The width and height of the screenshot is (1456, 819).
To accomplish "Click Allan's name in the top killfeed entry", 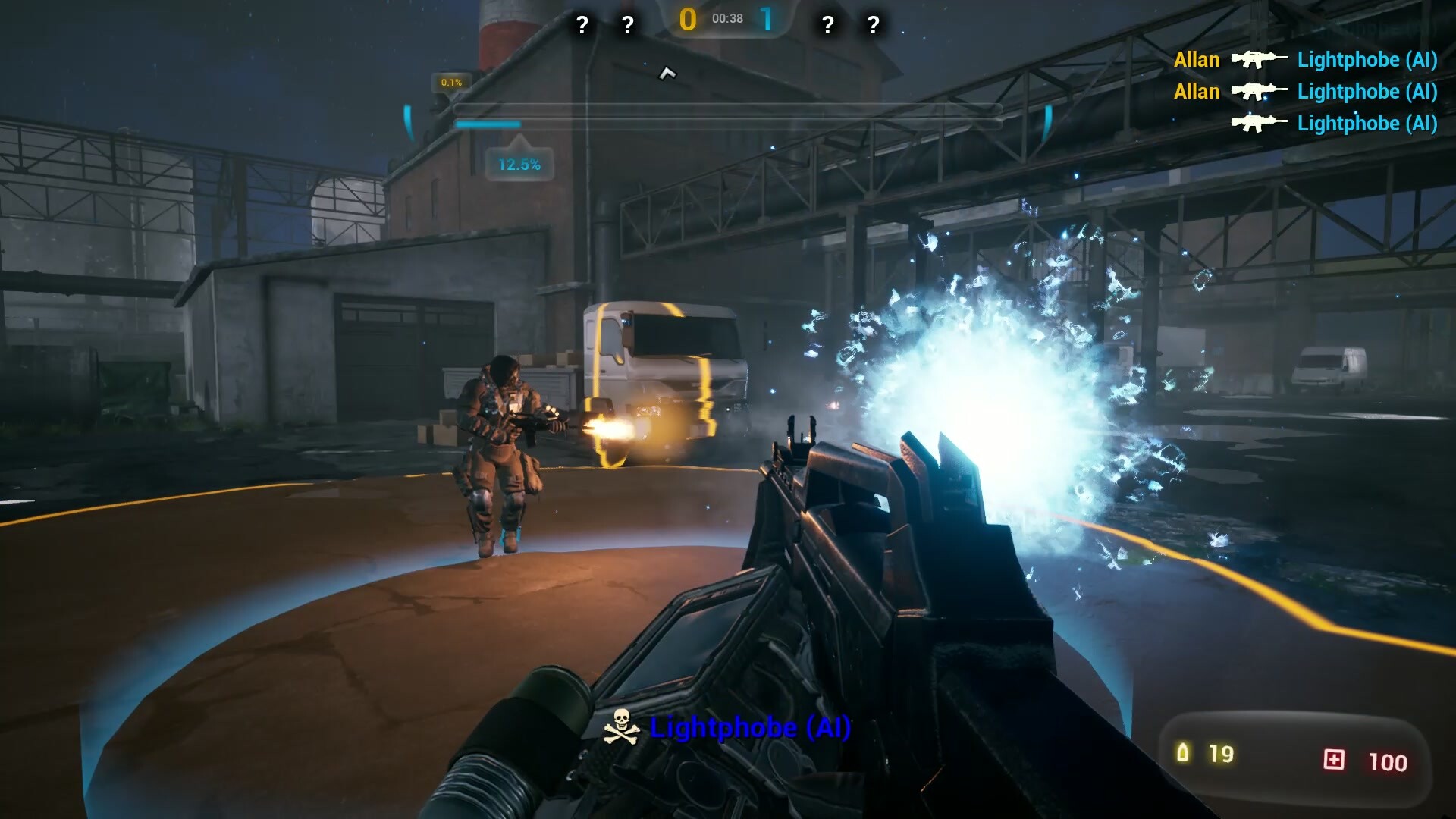I will (x=1196, y=59).
